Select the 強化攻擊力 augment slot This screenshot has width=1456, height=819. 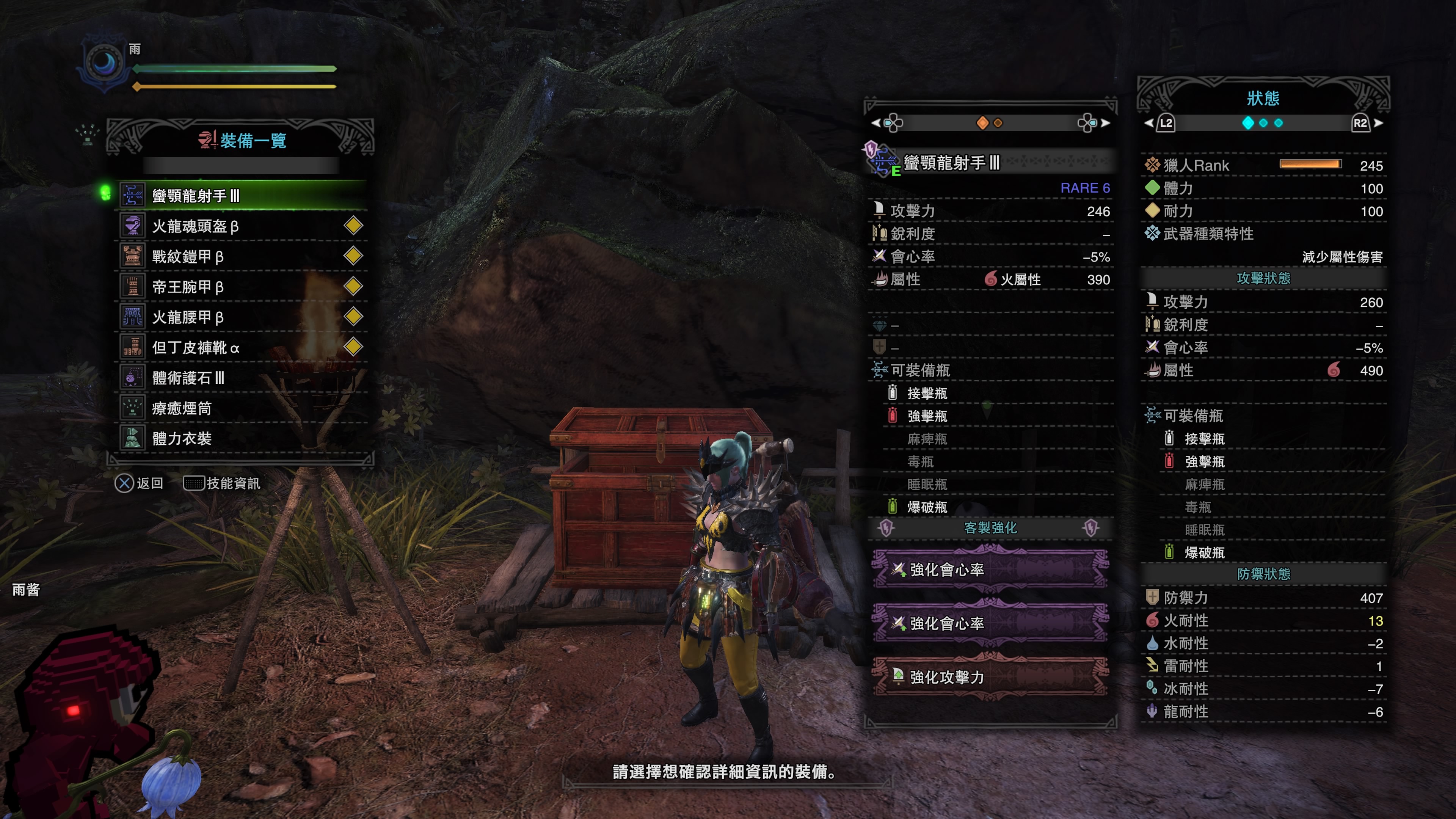[x=990, y=676]
